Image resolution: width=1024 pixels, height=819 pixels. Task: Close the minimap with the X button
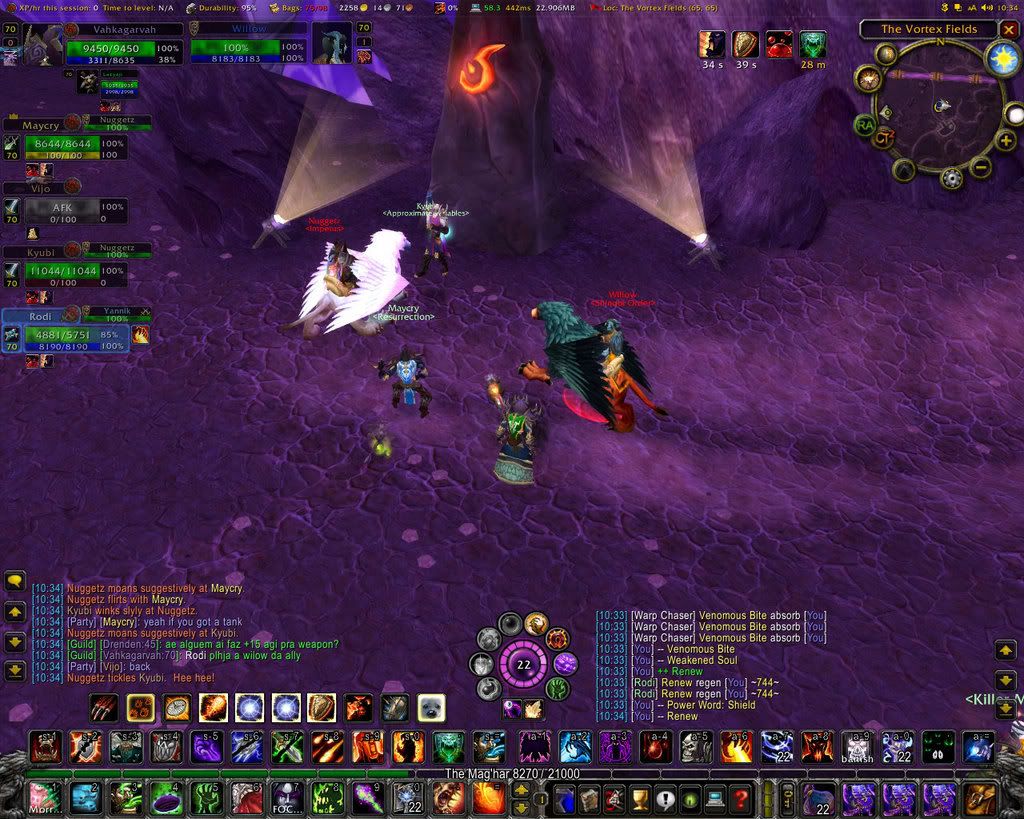click(1009, 30)
